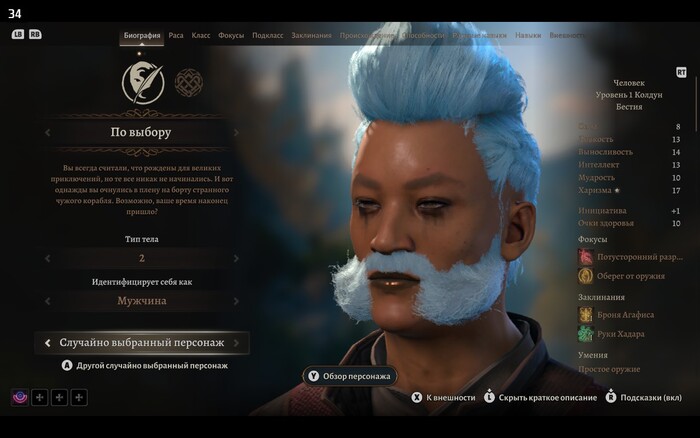This screenshot has width=700, height=438.
Task: Click left arrow next to По выбору
Action: pos(47,132)
